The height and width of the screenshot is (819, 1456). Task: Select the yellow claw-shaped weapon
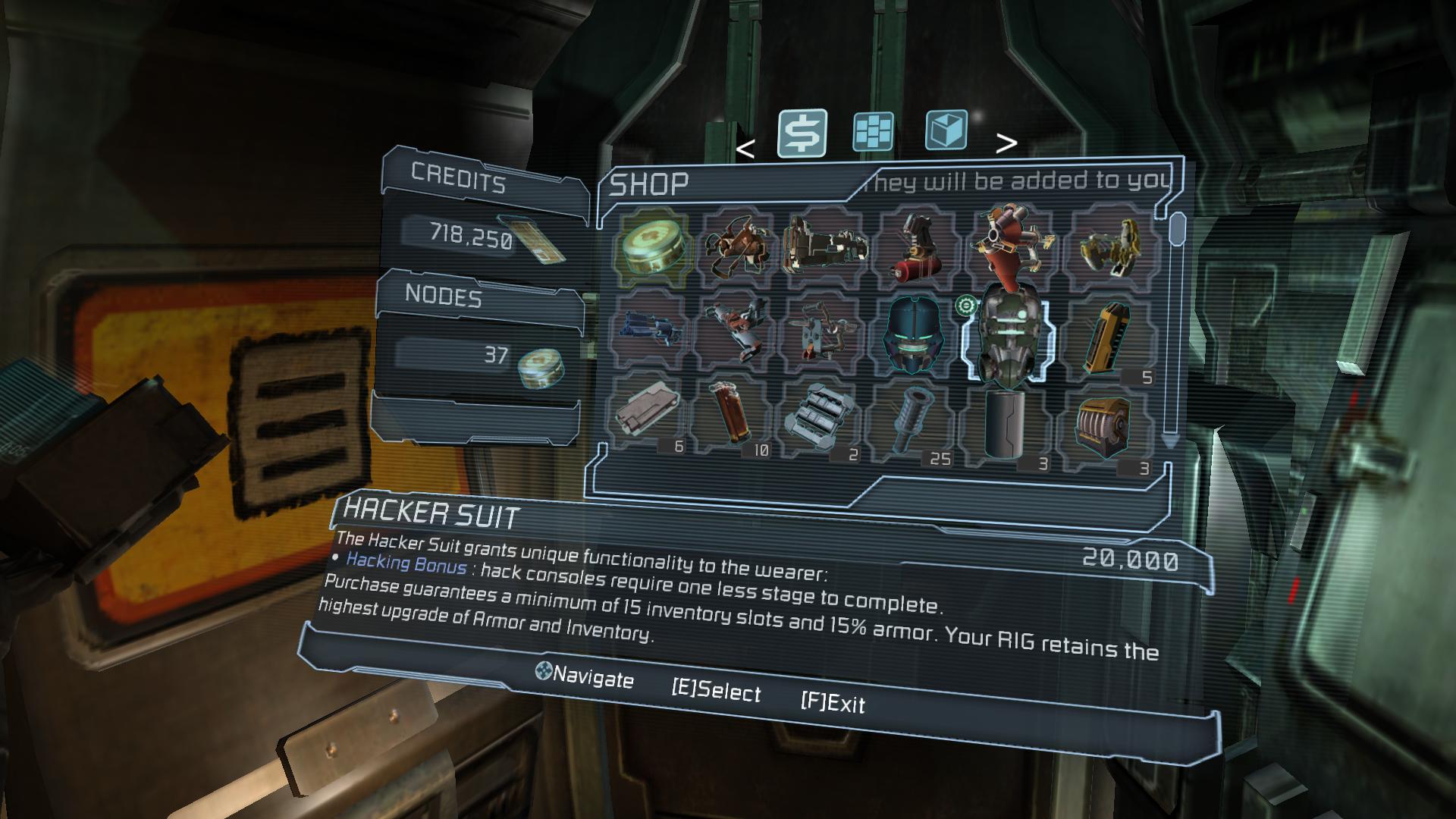point(1112,246)
